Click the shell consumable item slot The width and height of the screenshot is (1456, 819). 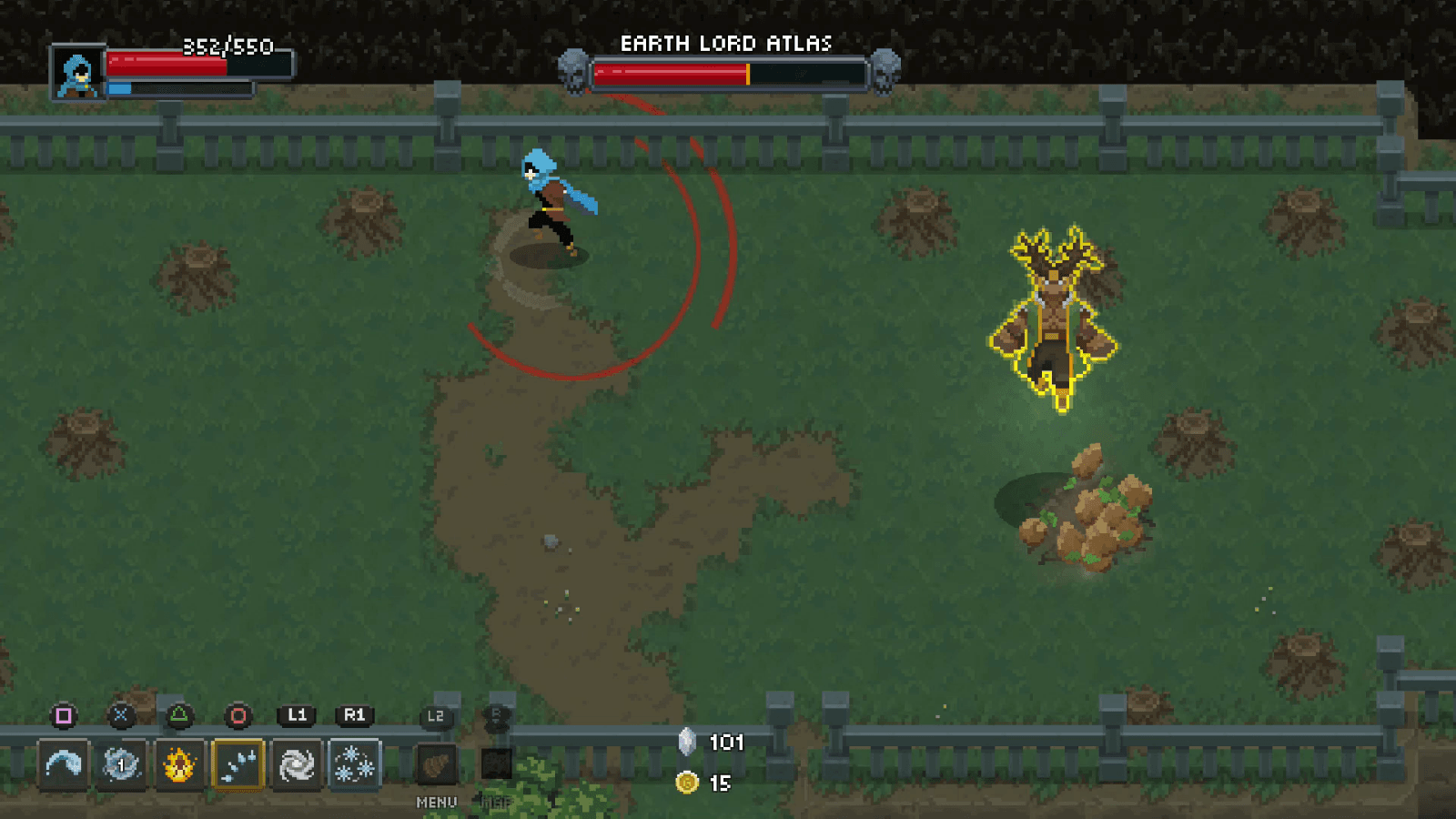tap(435, 764)
